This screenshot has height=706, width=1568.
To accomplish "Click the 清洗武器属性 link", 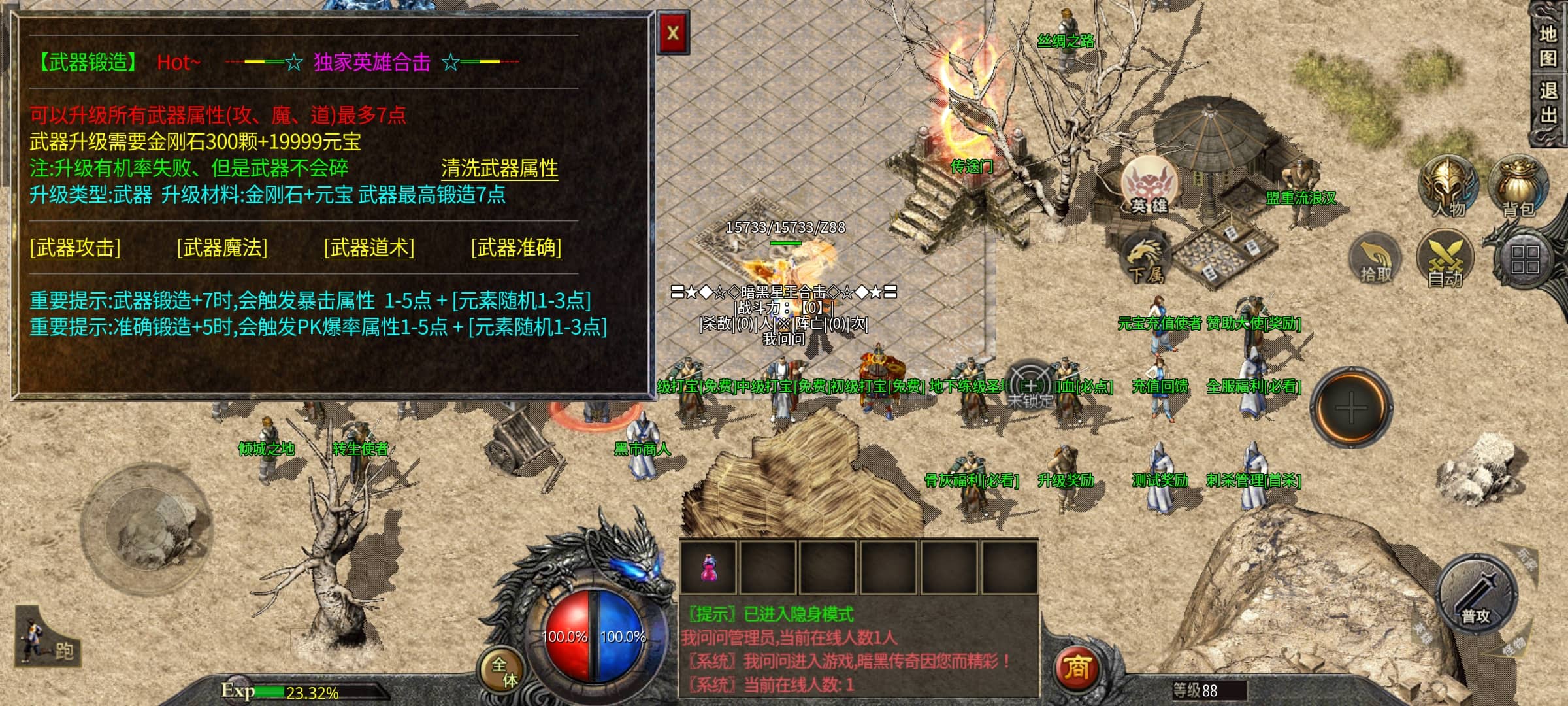I will 499,169.
